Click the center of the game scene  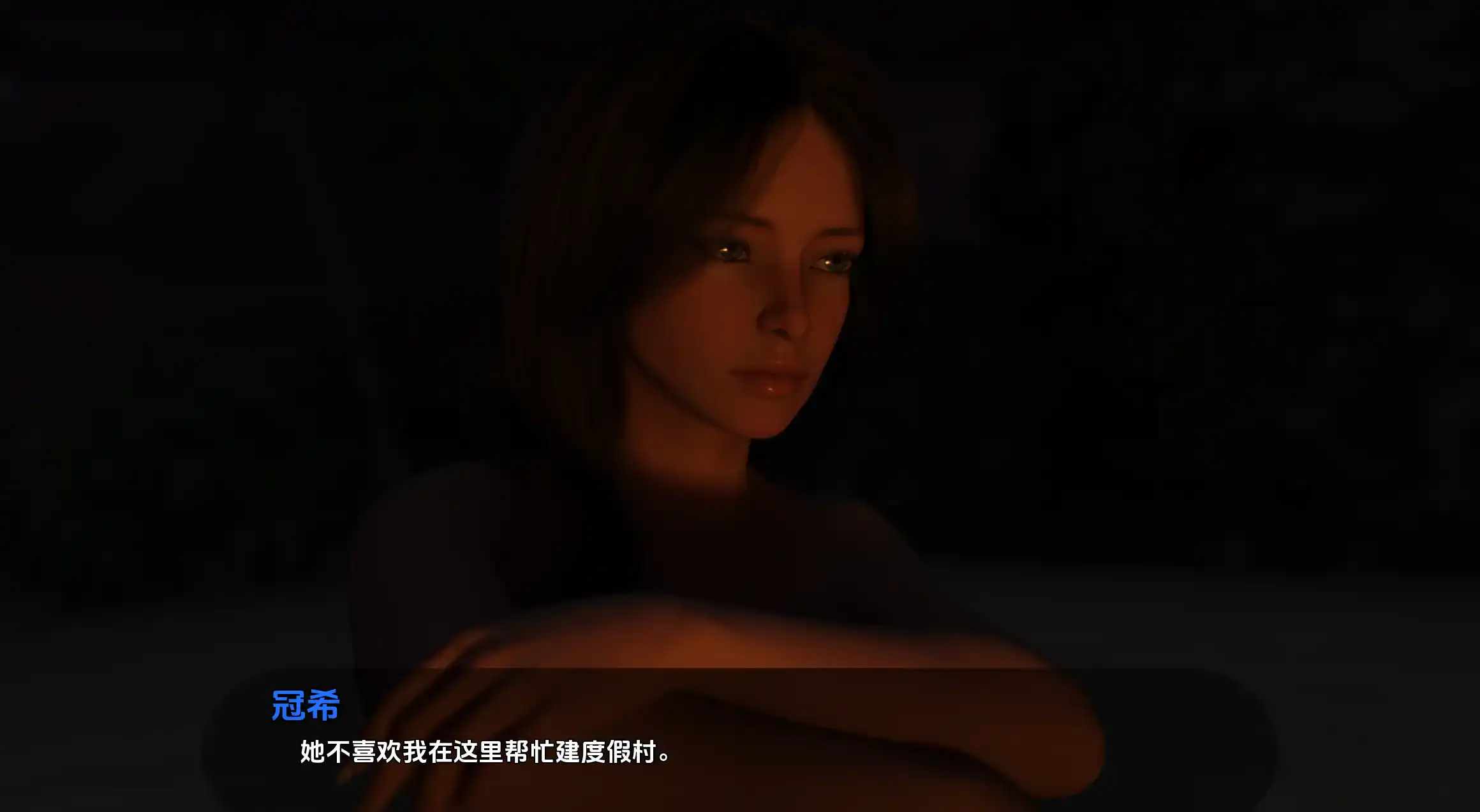tap(740, 406)
